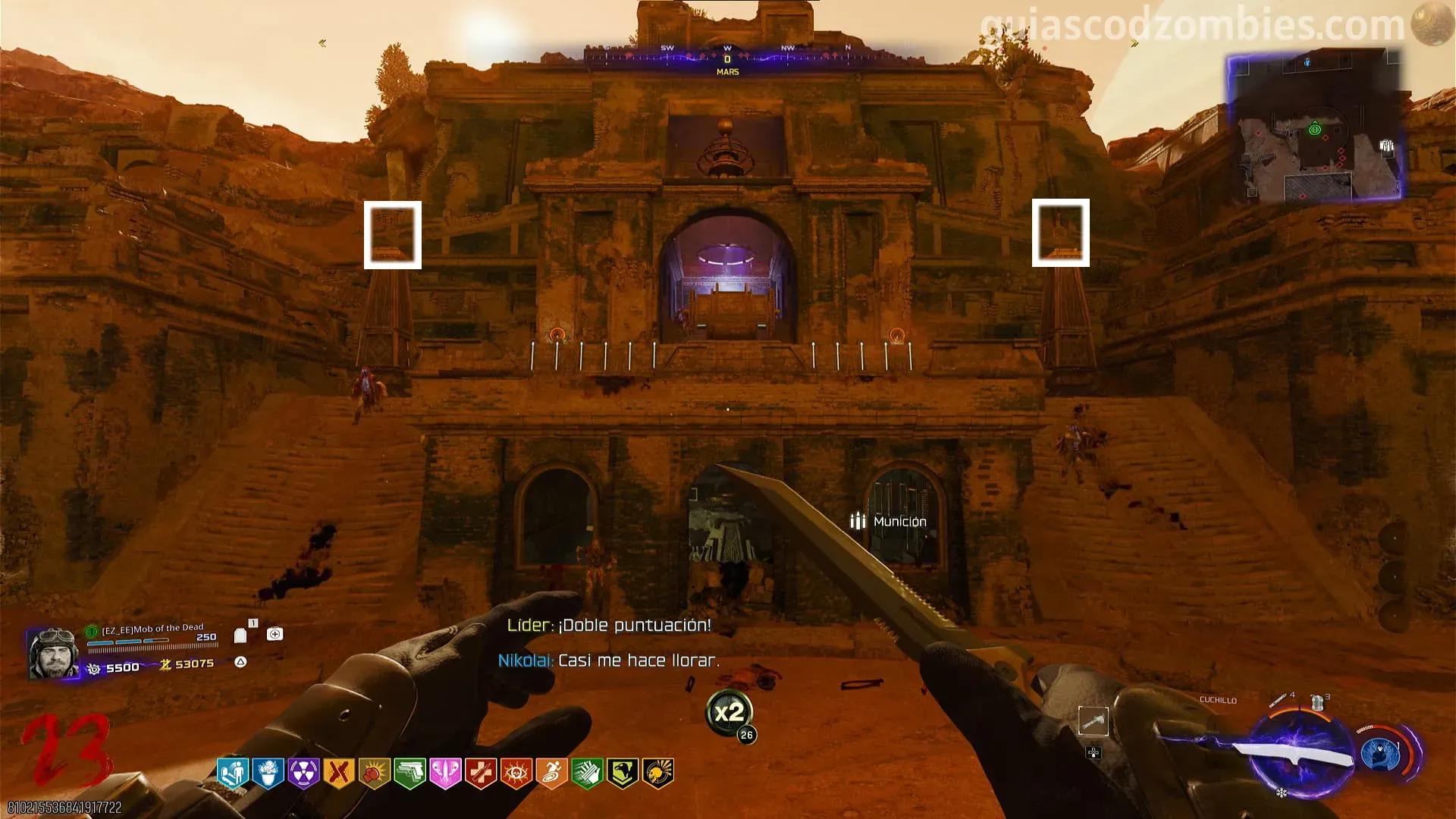The image size is (1456, 819).
Task: Select the radiation symbol perk icon
Action: tap(303, 773)
